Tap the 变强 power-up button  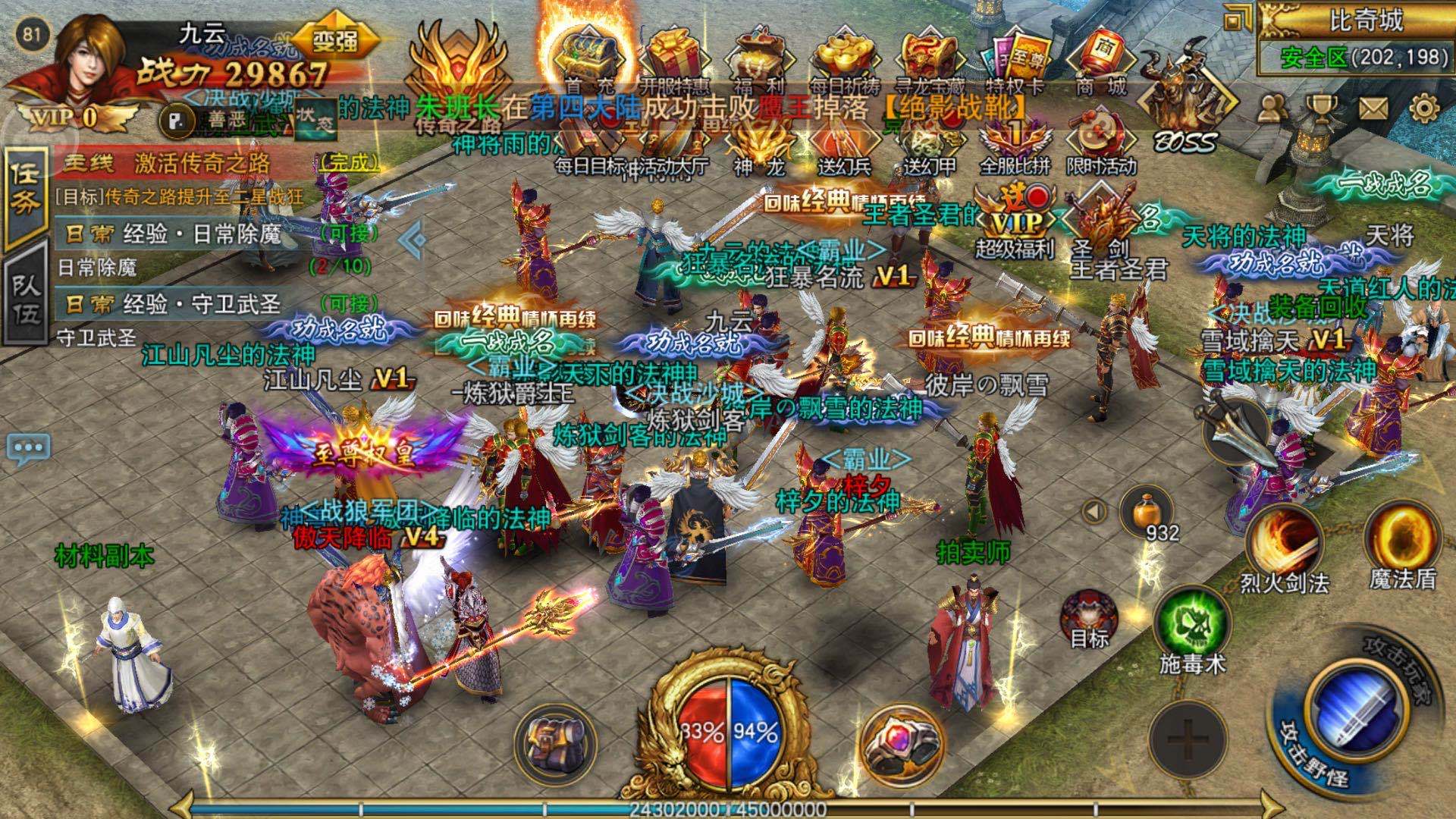(334, 39)
